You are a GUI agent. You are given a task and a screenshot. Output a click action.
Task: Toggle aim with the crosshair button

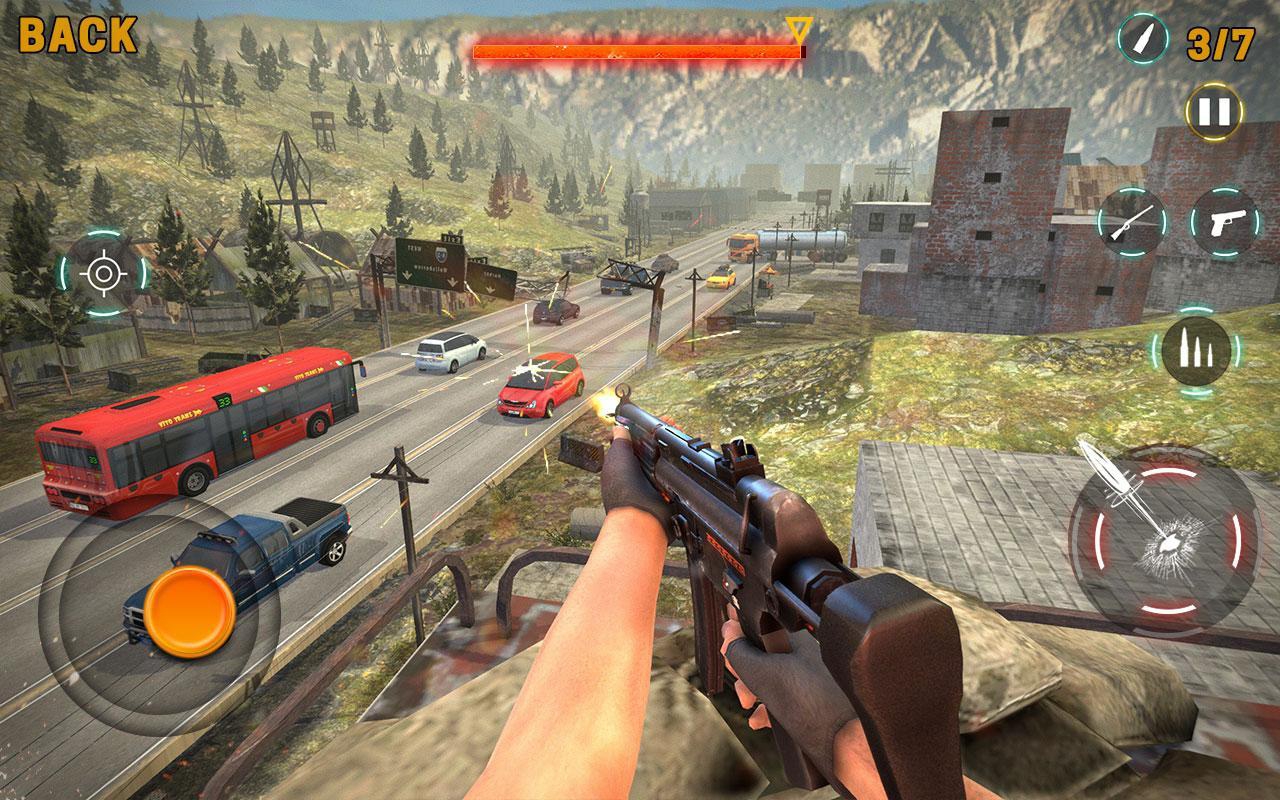[103, 273]
